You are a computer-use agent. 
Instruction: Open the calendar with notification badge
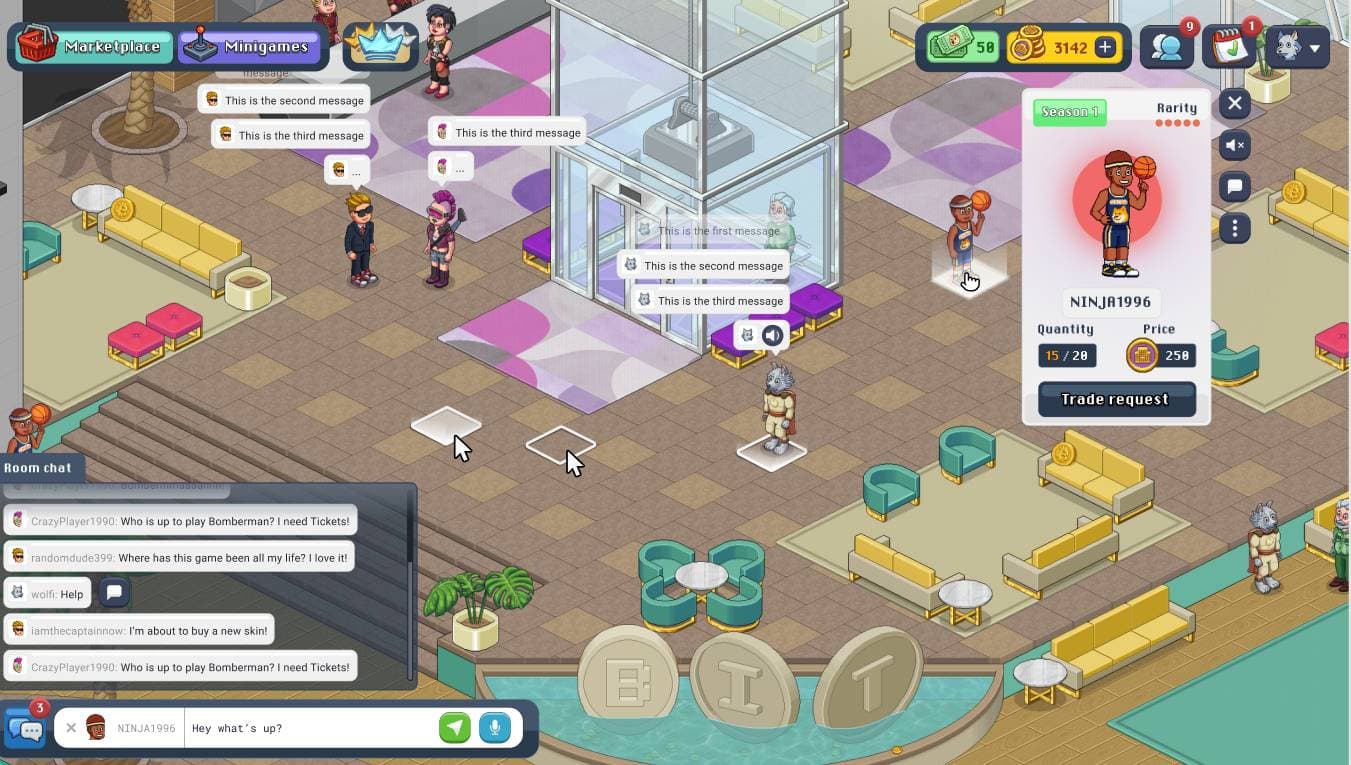click(x=1229, y=47)
